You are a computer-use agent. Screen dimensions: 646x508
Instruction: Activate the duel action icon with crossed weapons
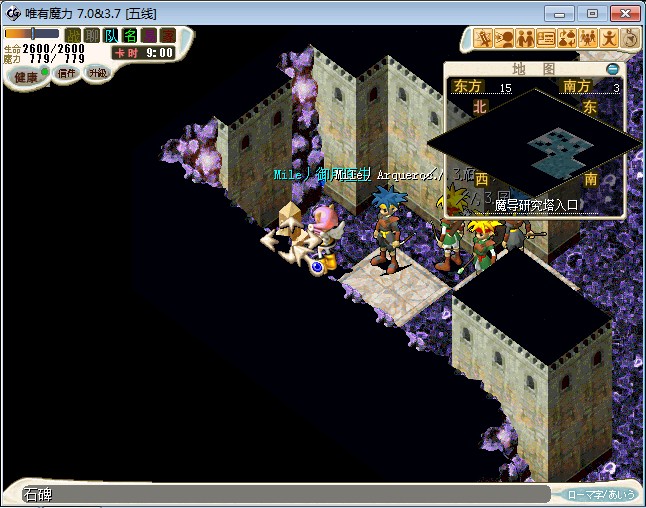click(x=483, y=39)
